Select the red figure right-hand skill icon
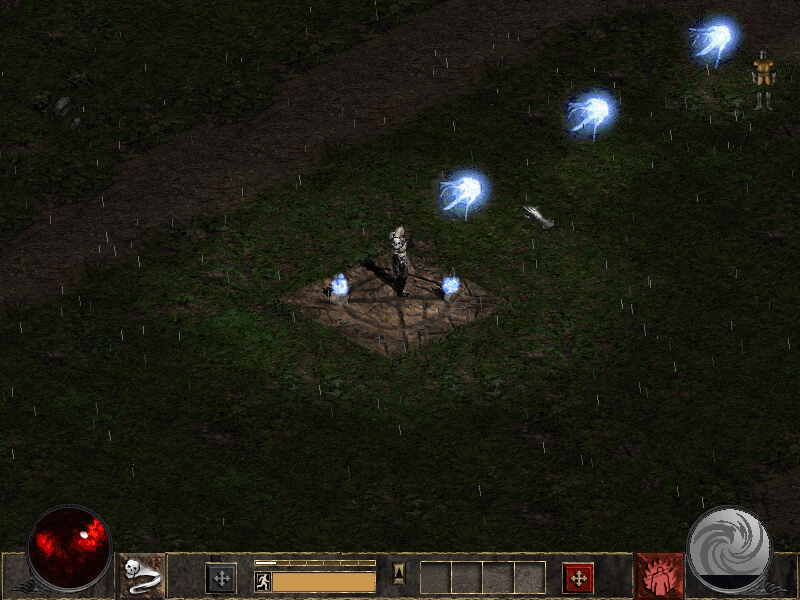The height and width of the screenshot is (600, 800). coord(659,576)
